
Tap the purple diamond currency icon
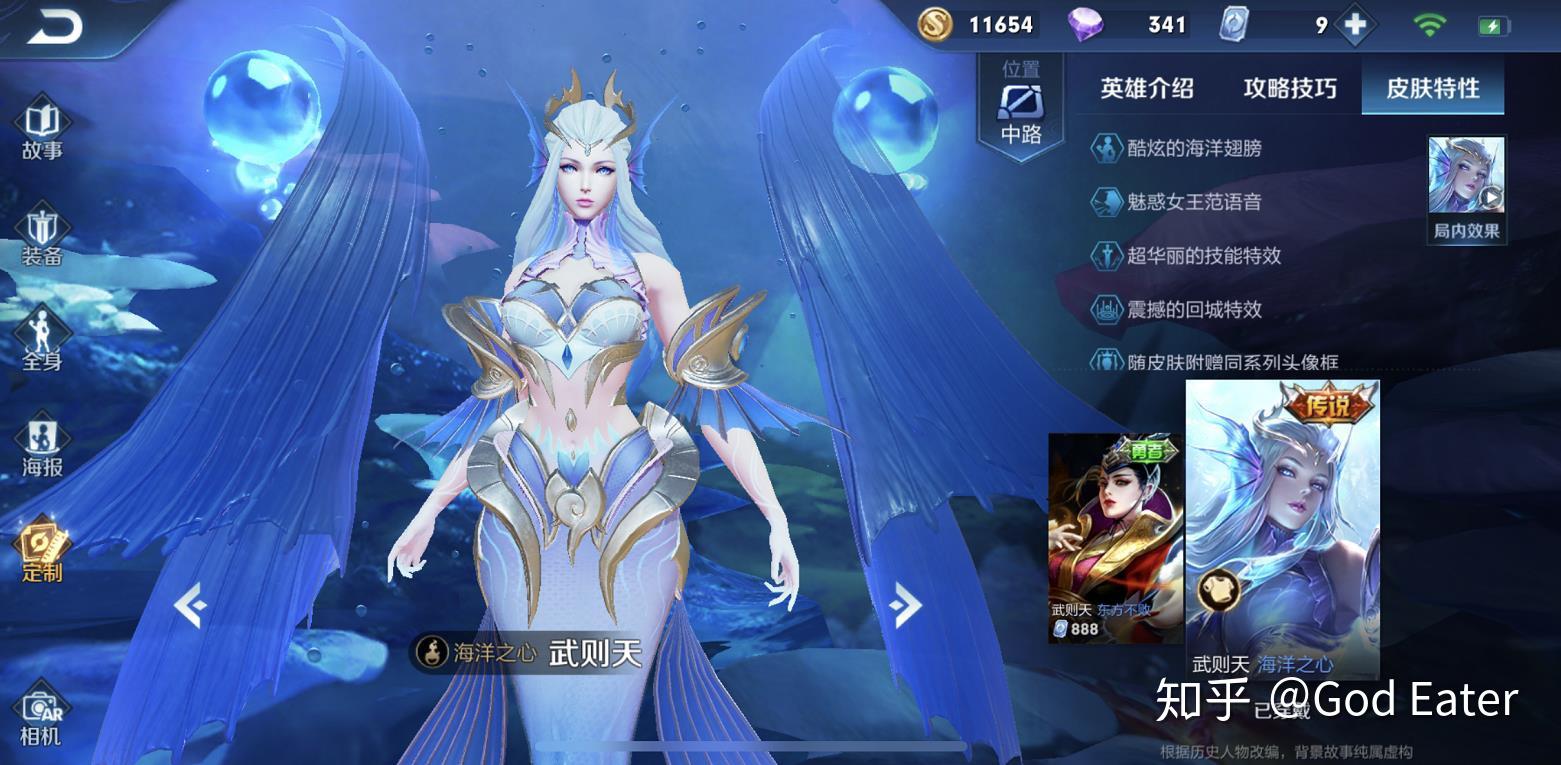coord(1085,25)
